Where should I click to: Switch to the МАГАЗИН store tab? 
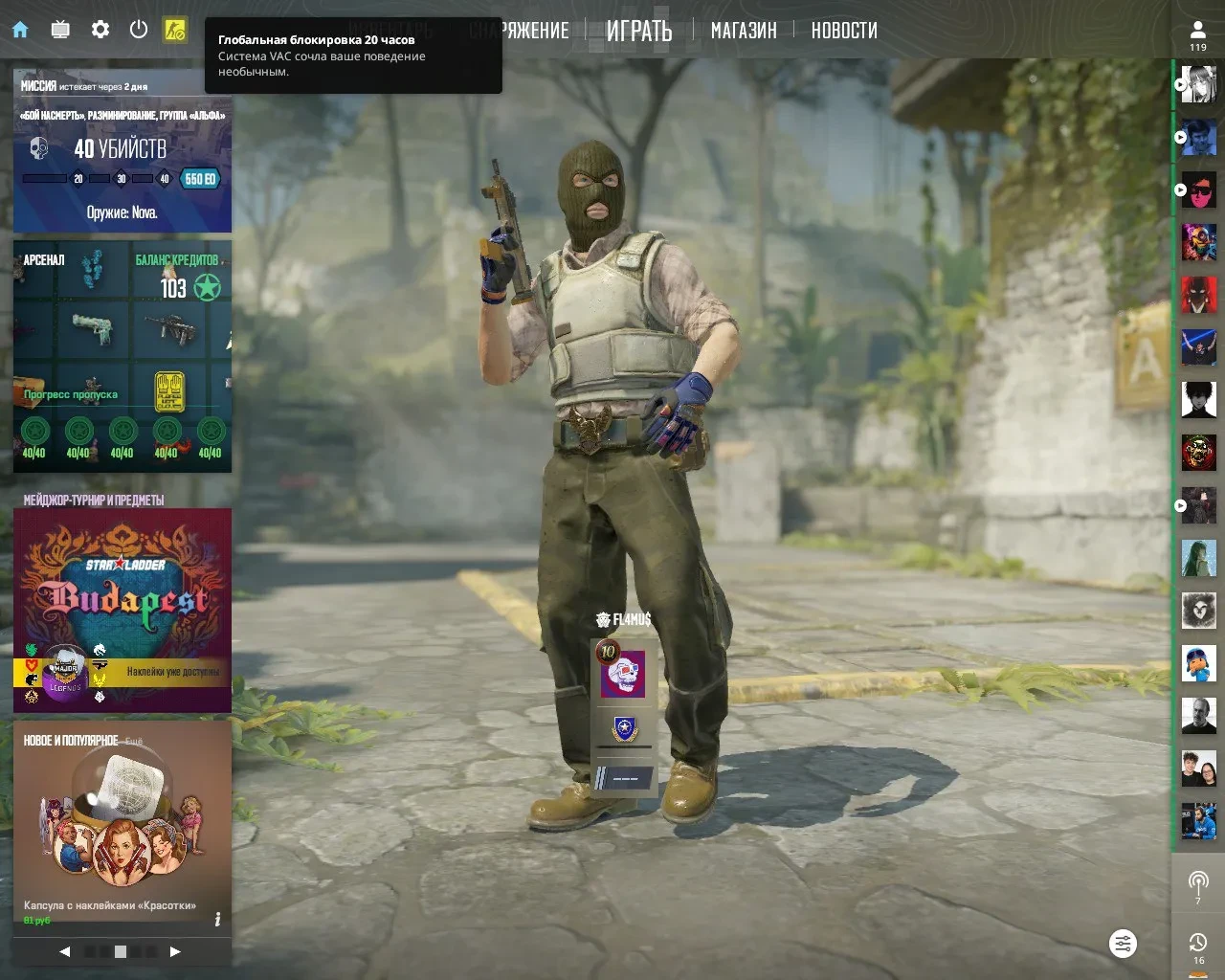click(x=744, y=32)
